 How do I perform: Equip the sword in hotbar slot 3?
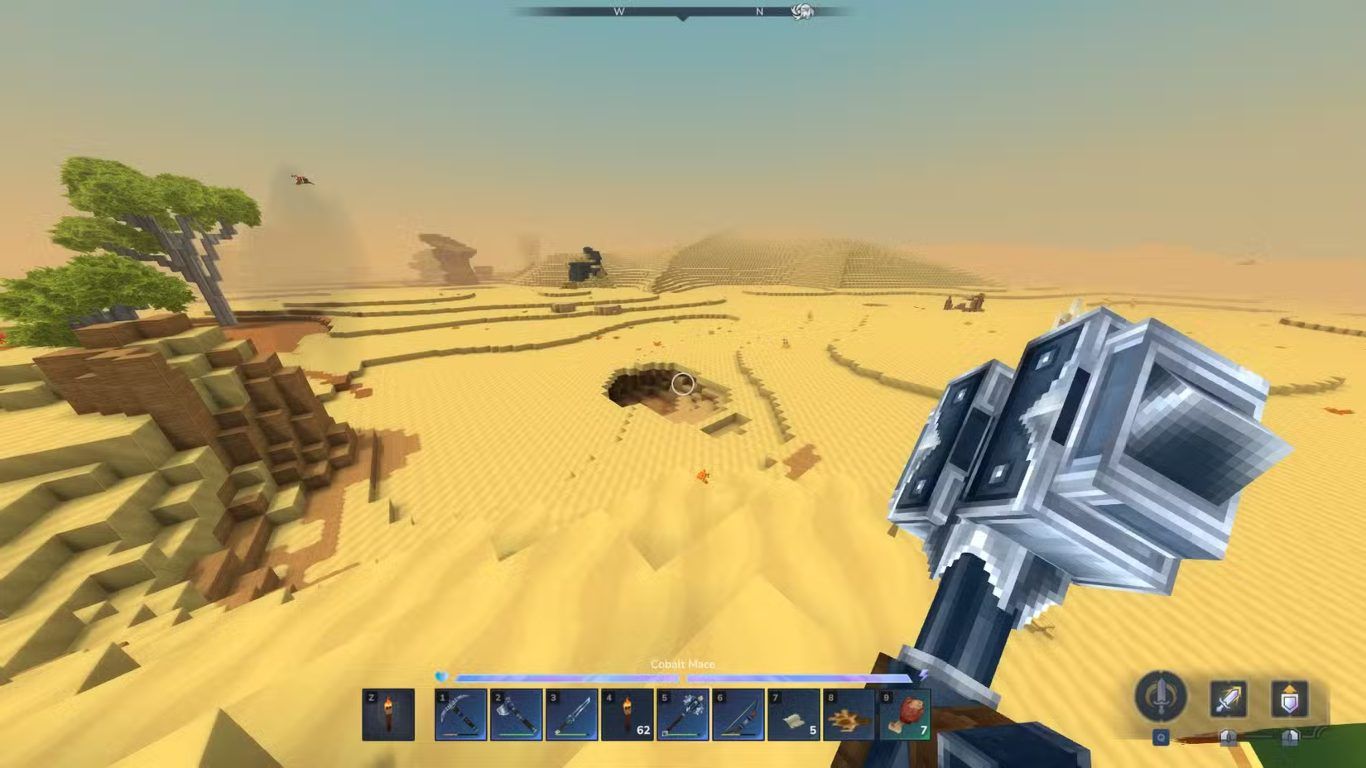[572, 714]
